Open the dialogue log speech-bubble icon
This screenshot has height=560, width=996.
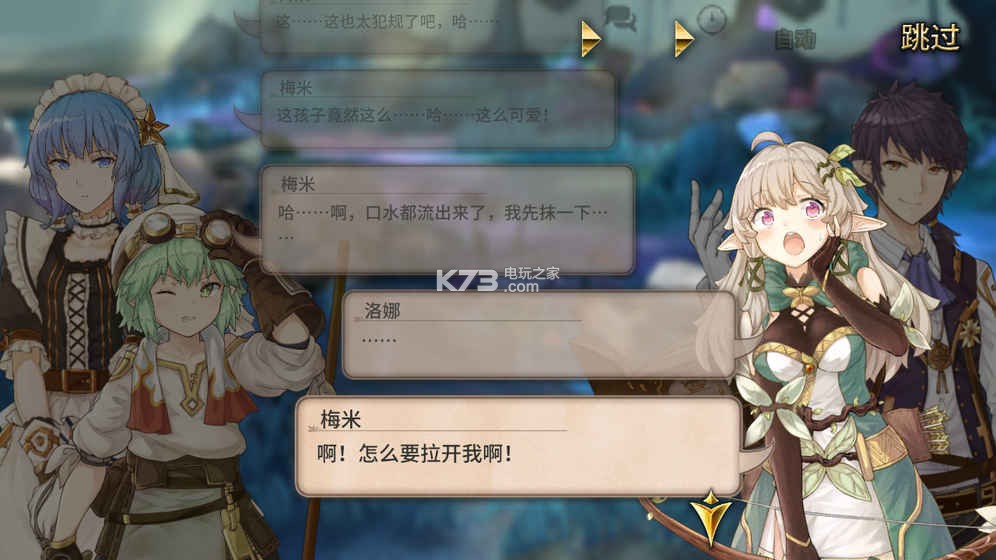[x=621, y=19]
